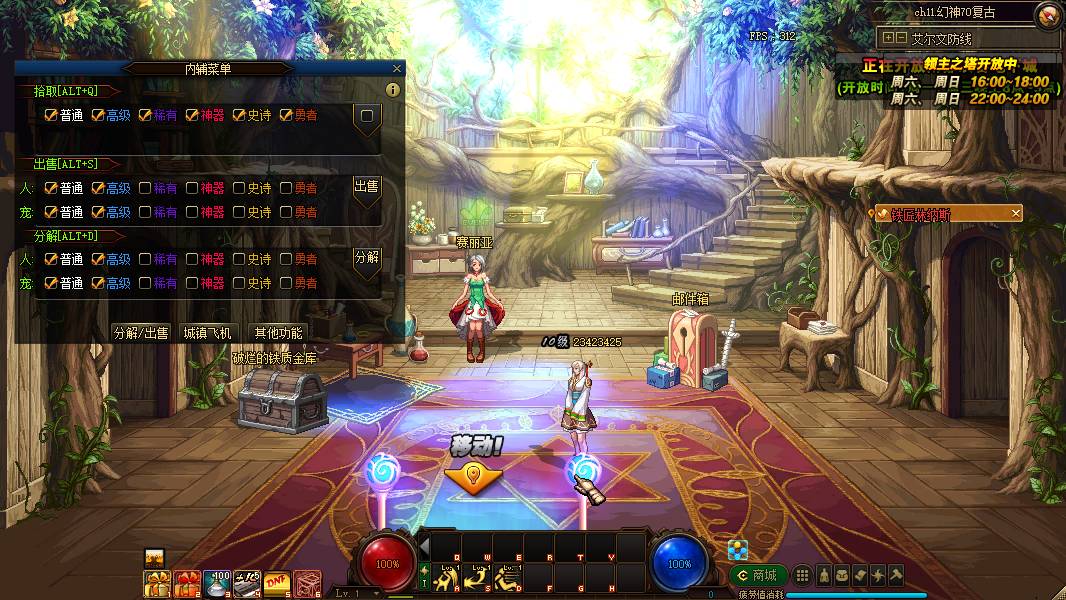Click the 出售 sell button
This screenshot has height=600, width=1066.
(367, 187)
